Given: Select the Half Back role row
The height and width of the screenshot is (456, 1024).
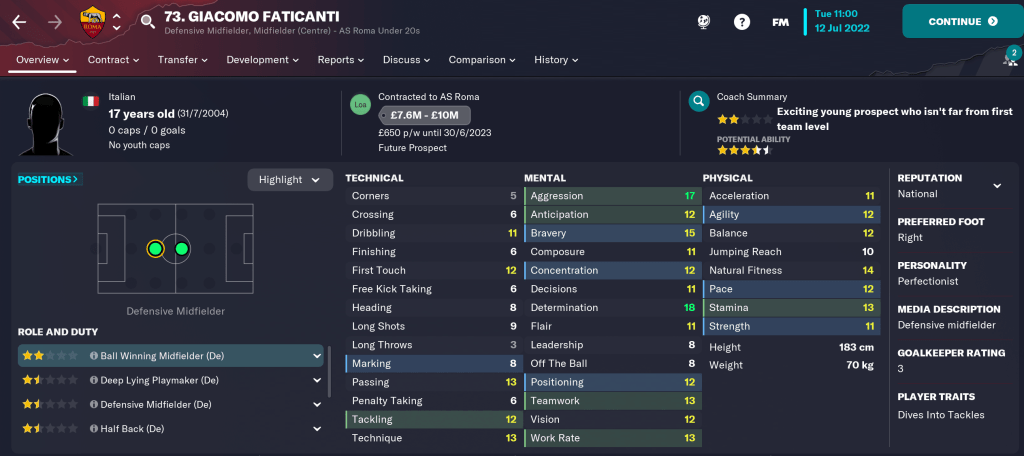Looking at the screenshot, I should [x=170, y=429].
